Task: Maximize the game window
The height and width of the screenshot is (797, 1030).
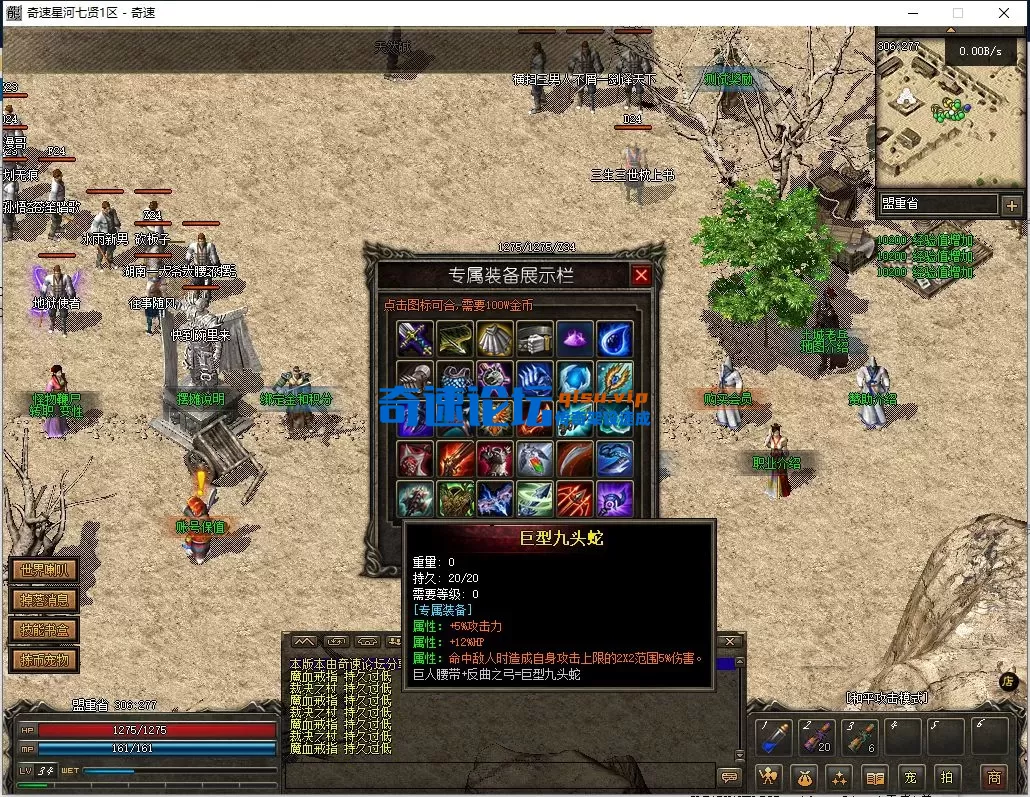Action: pyautogui.click(x=958, y=13)
